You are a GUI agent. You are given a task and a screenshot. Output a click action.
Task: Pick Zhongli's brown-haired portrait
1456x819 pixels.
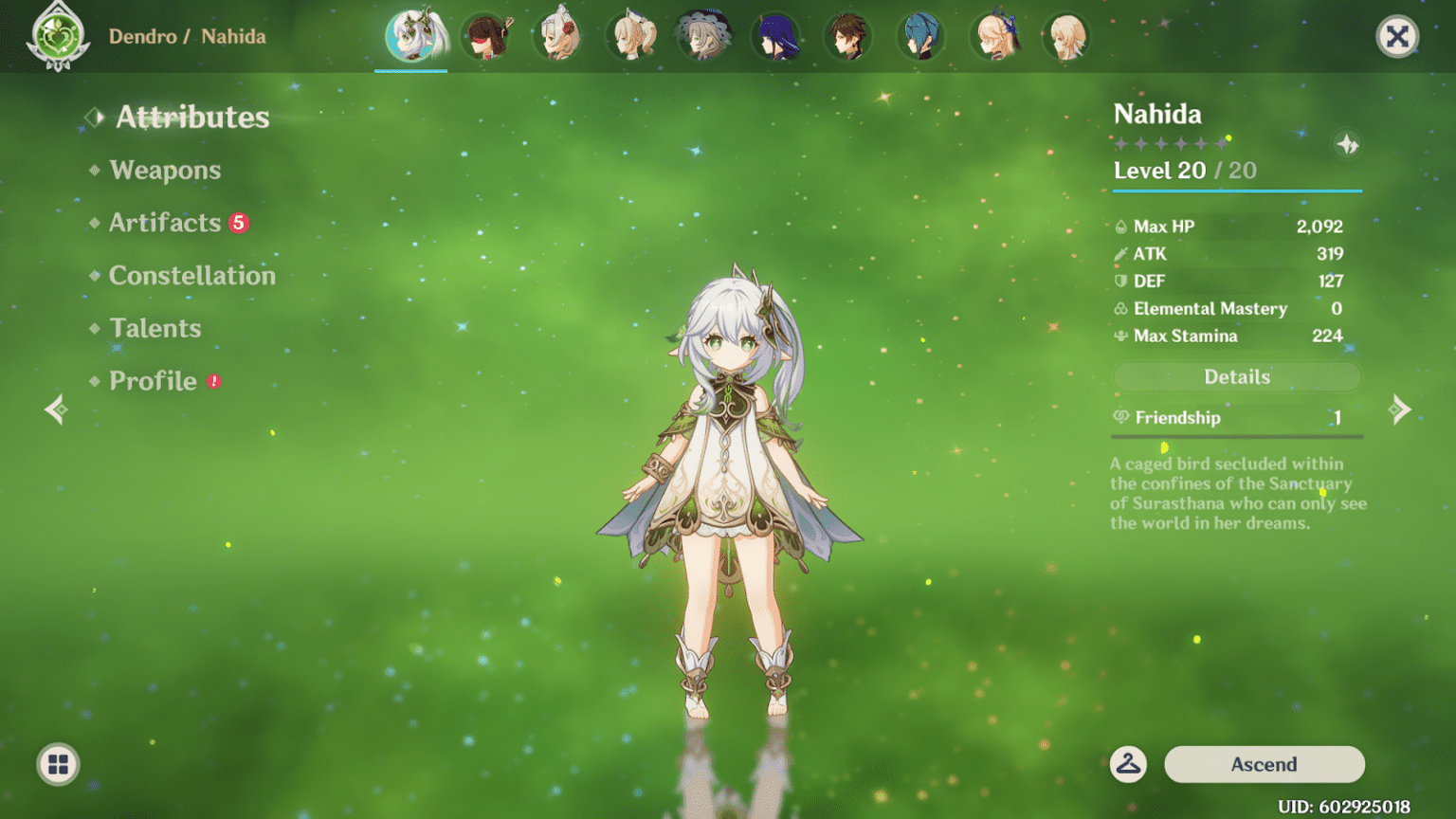coord(847,37)
